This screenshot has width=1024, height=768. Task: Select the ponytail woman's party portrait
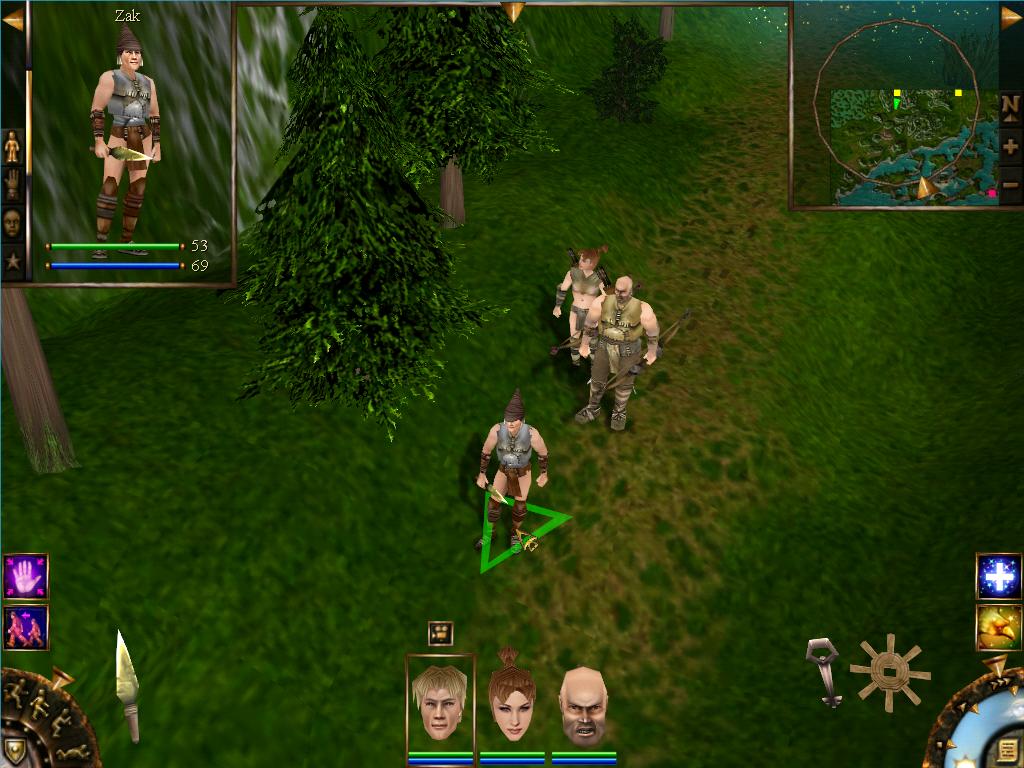click(x=511, y=704)
